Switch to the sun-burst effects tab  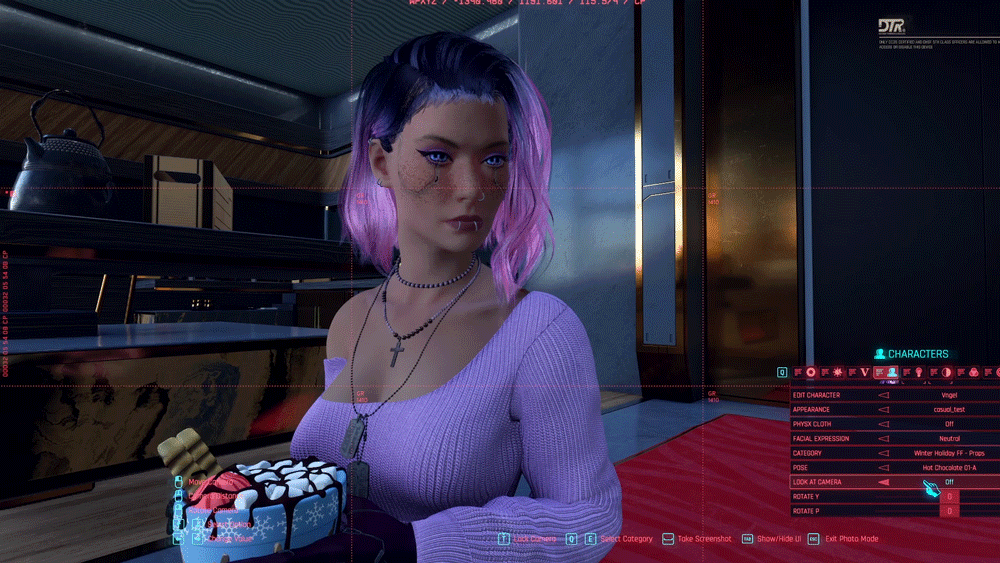click(838, 373)
